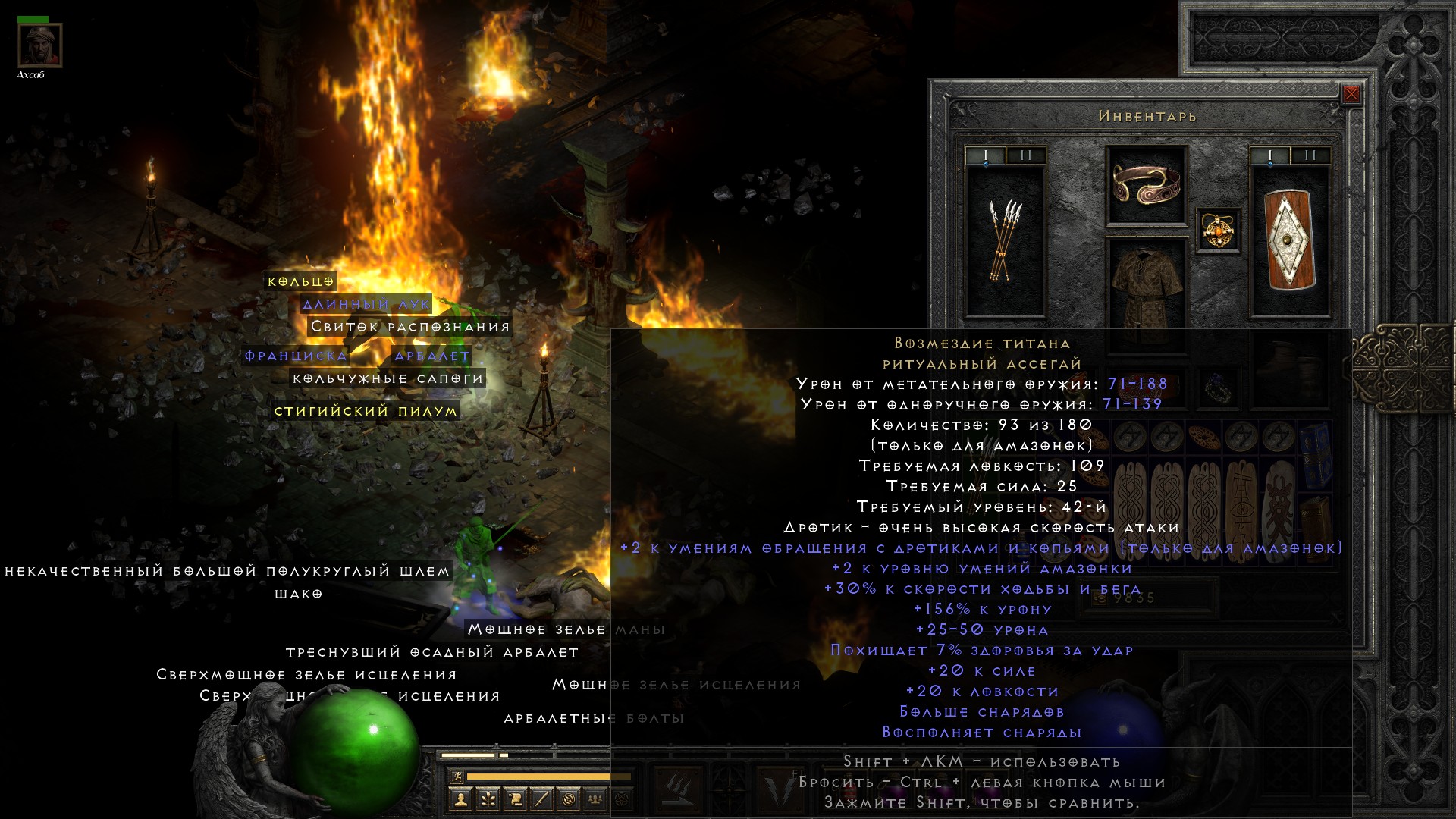Switch to weapon set II above the shield
This screenshot has height=819, width=1456.
pos(1310,155)
